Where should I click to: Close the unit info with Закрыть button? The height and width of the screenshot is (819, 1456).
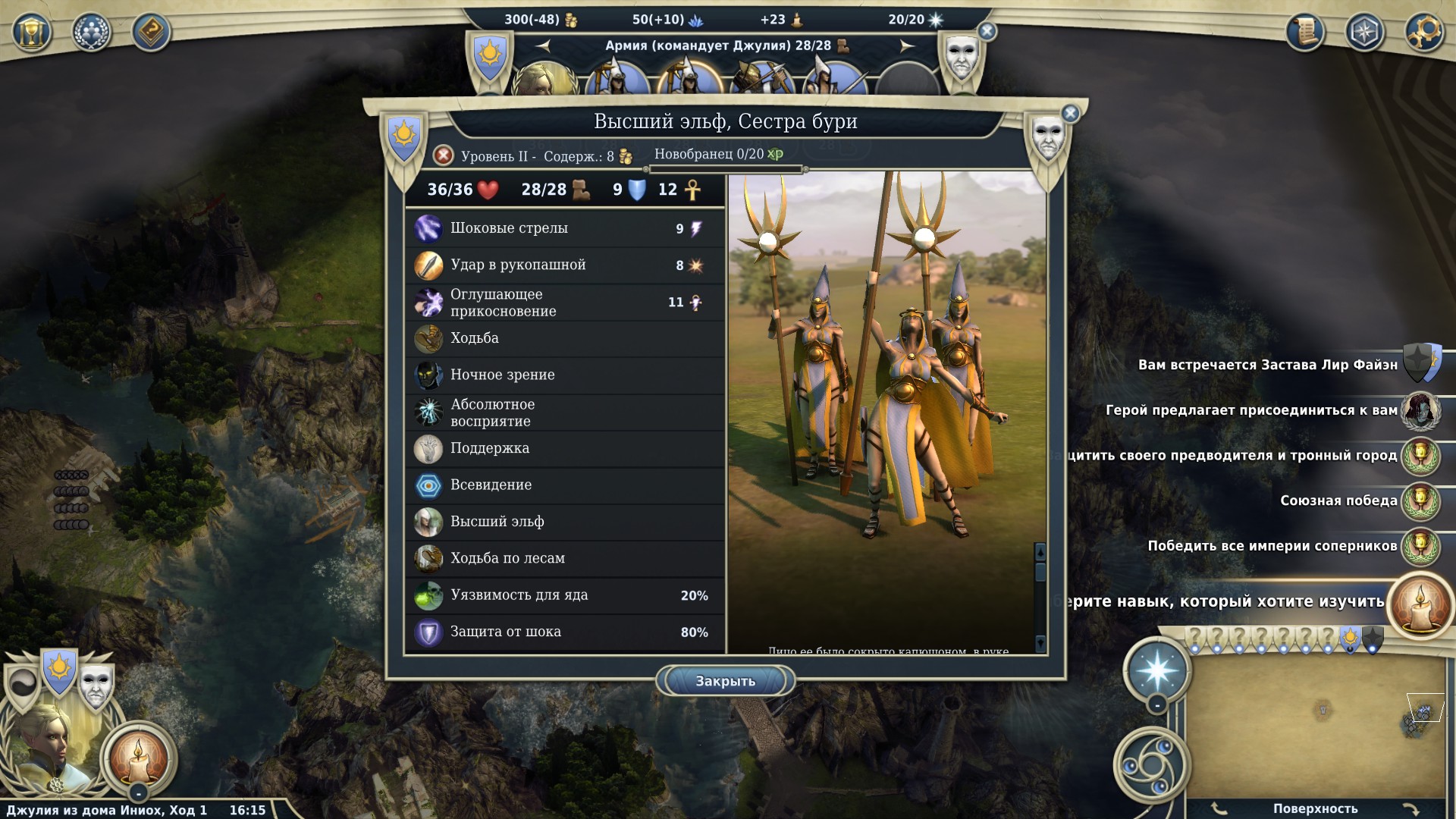(x=725, y=681)
